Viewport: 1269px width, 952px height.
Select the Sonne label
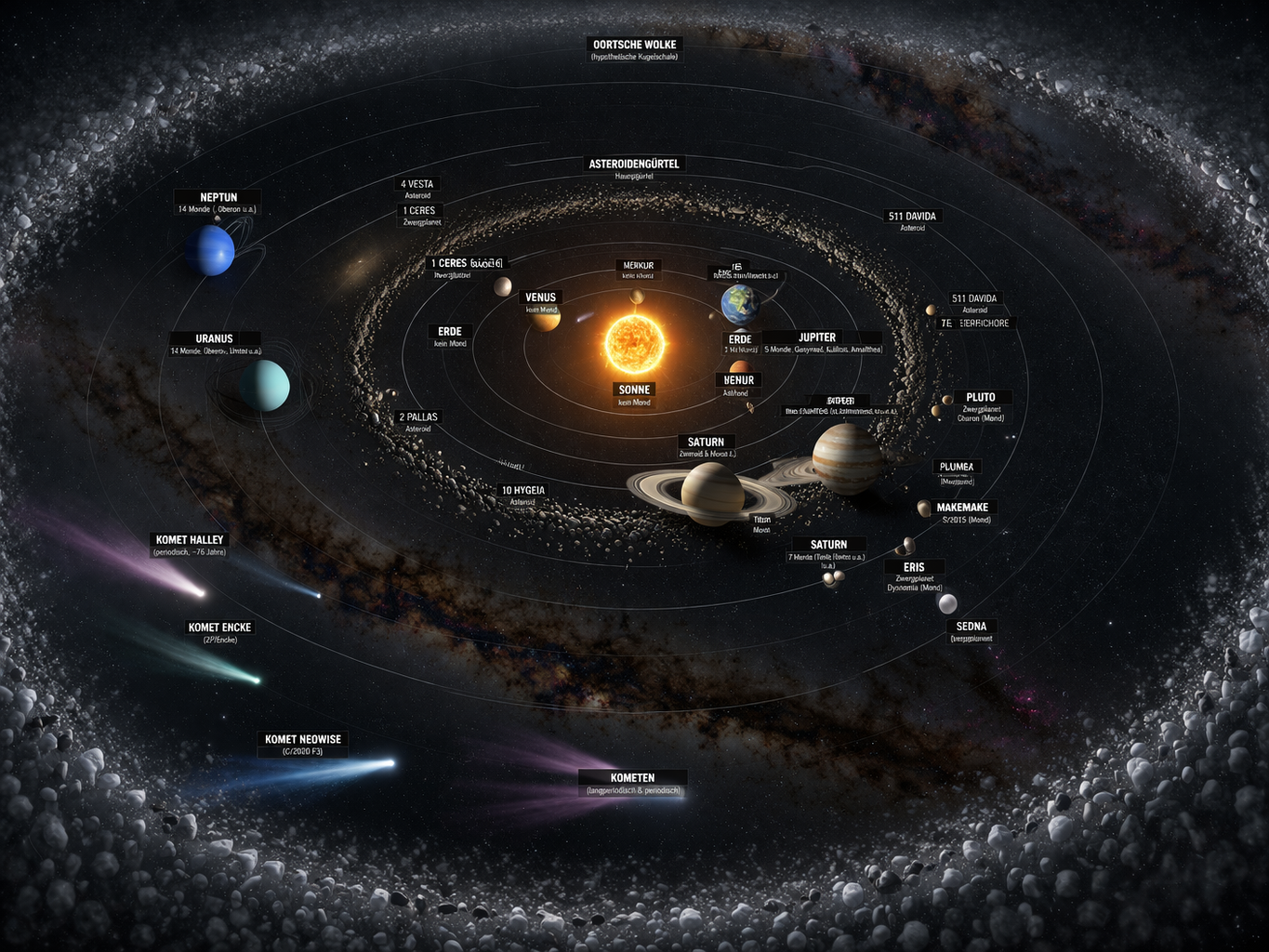pos(635,390)
